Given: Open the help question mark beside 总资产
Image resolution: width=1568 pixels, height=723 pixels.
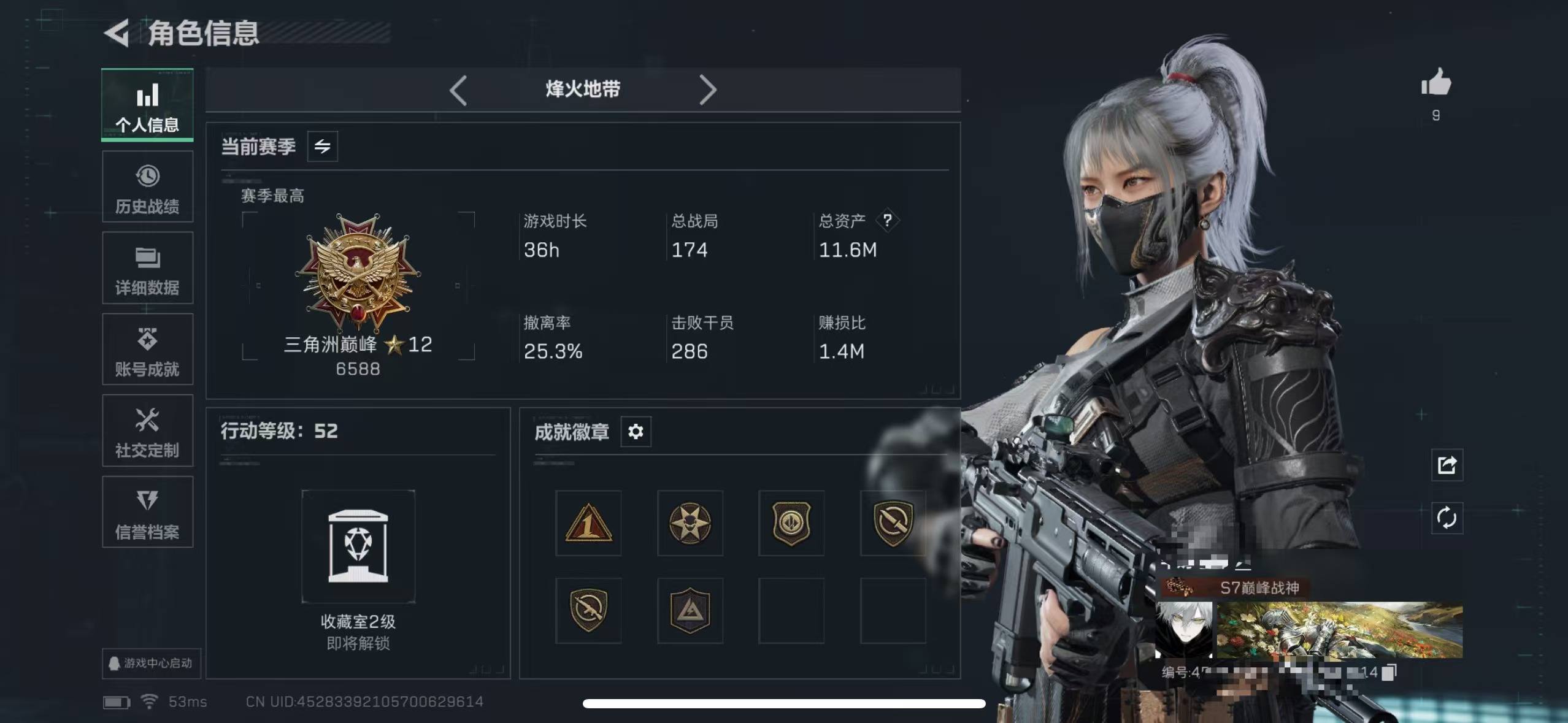Looking at the screenshot, I should (x=889, y=220).
